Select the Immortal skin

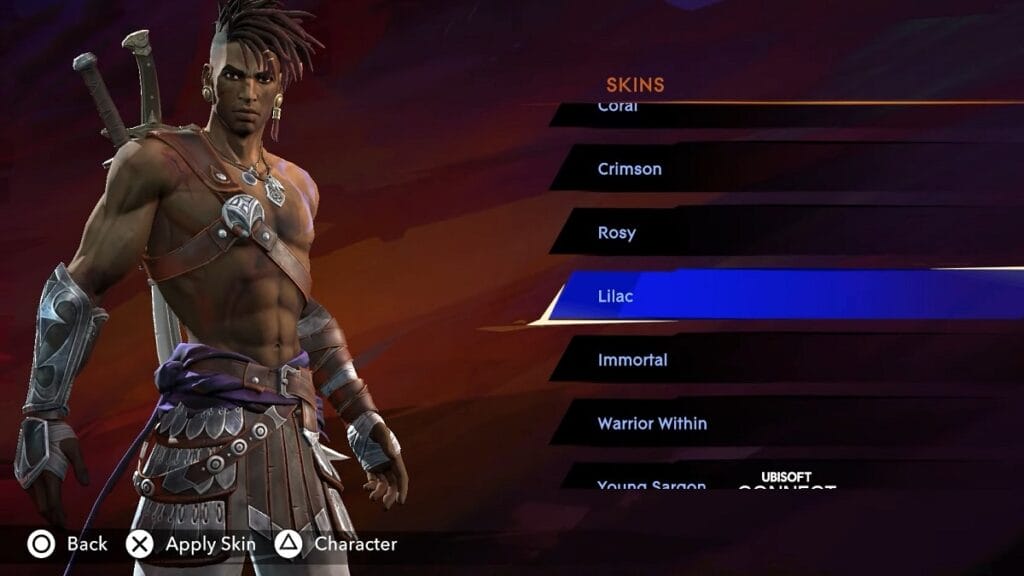point(632,360)
